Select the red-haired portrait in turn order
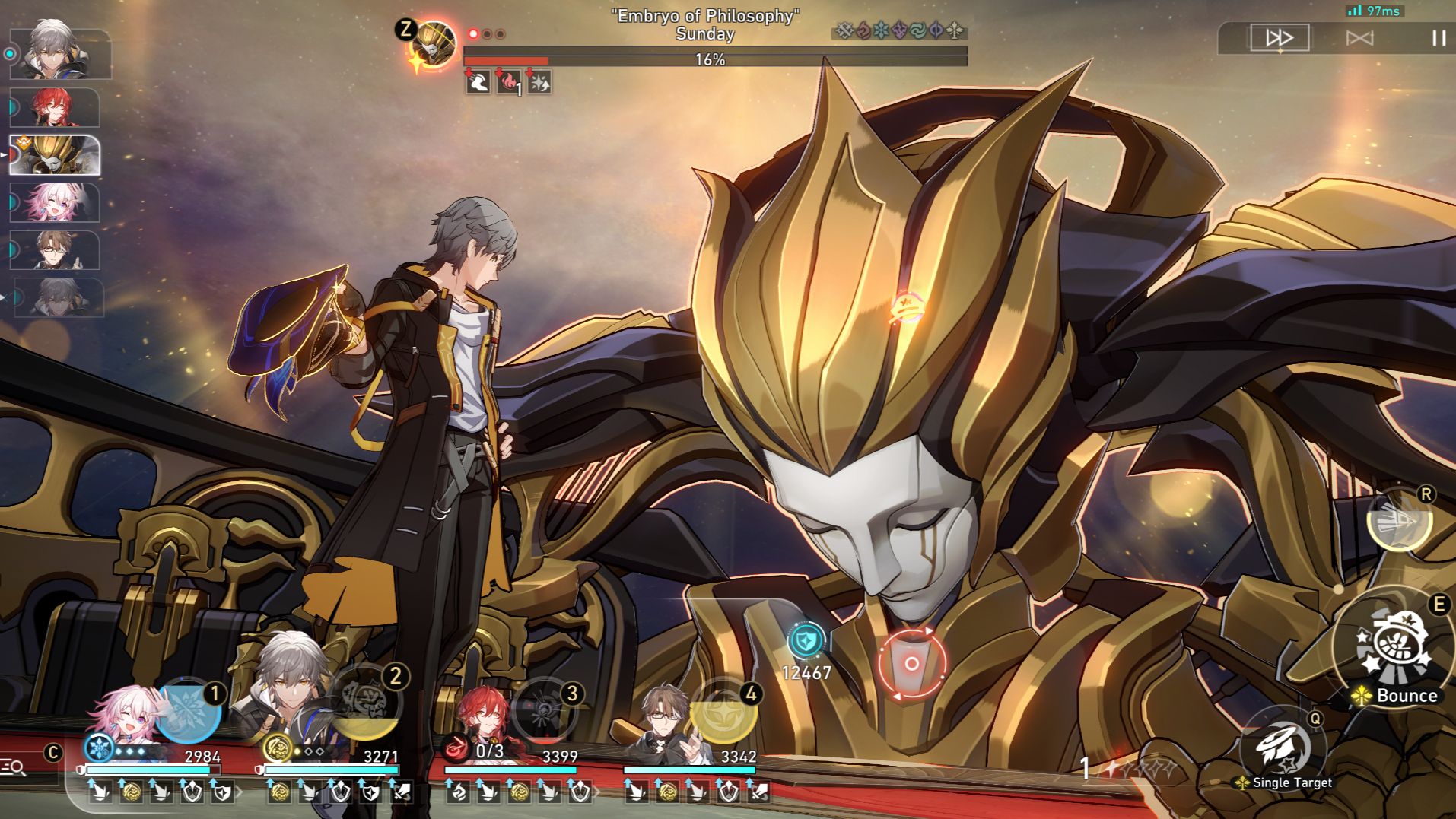 pos(55,106)
